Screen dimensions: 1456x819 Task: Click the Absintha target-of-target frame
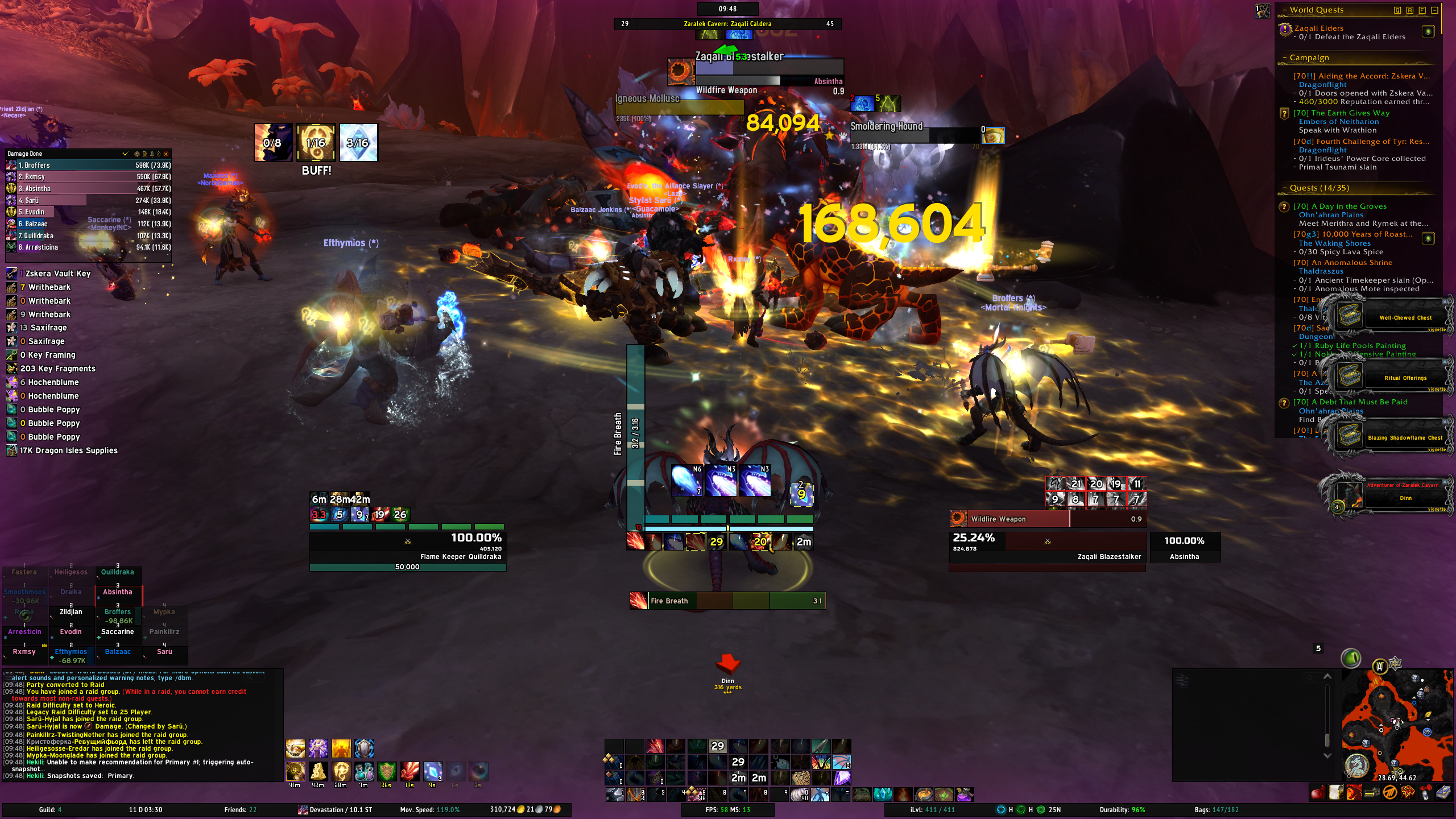tap(1185, 547)
